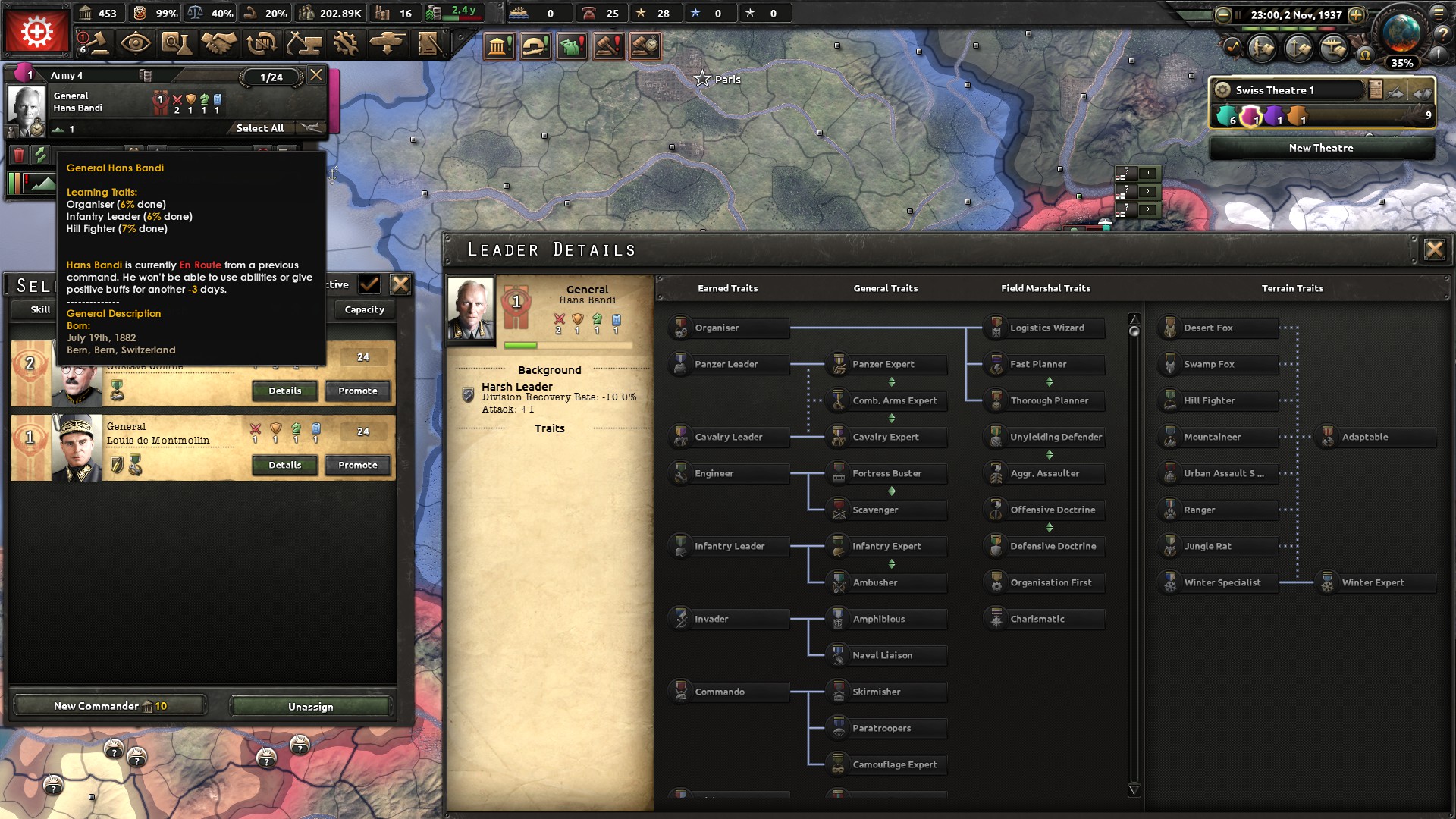The width and height of the screenshot is (1456, 819).
Task: Open the Research tab with the flask icon
Action: [176, 44]
